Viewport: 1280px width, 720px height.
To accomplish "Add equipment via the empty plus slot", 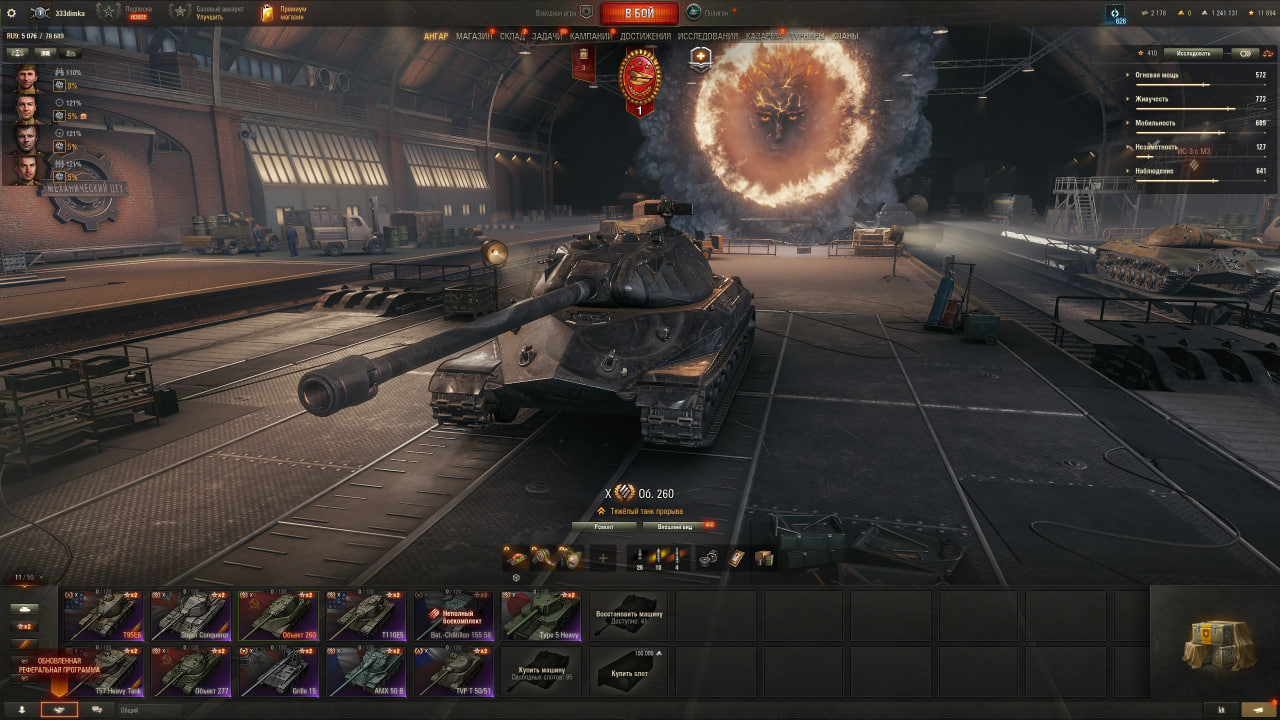I will (602, 558).
